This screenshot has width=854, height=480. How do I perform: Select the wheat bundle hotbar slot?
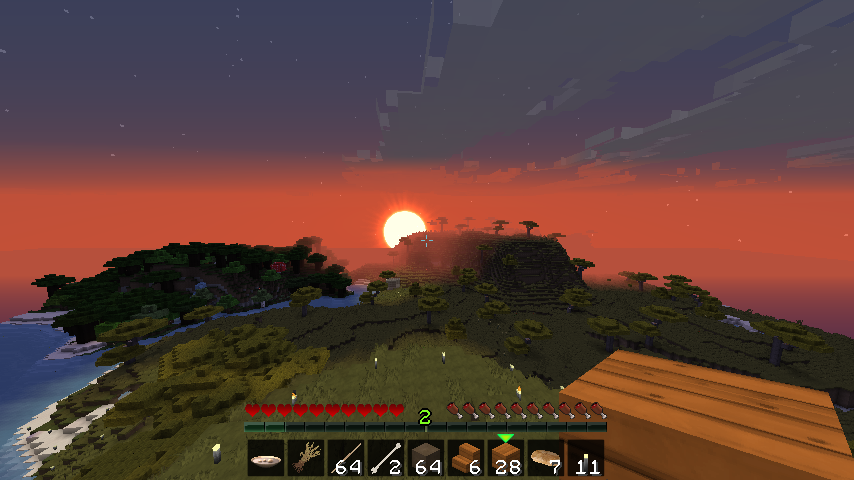306,459
